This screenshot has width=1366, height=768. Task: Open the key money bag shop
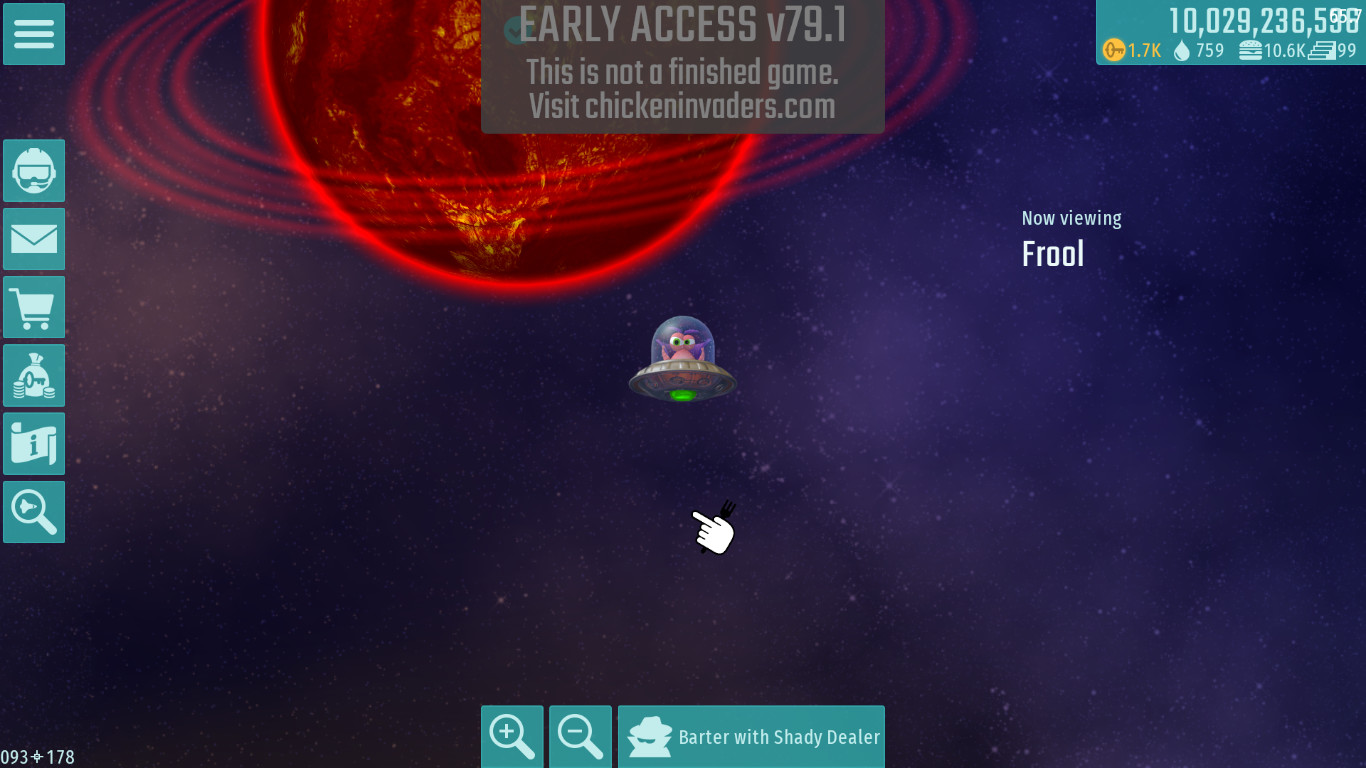point(34,376)
